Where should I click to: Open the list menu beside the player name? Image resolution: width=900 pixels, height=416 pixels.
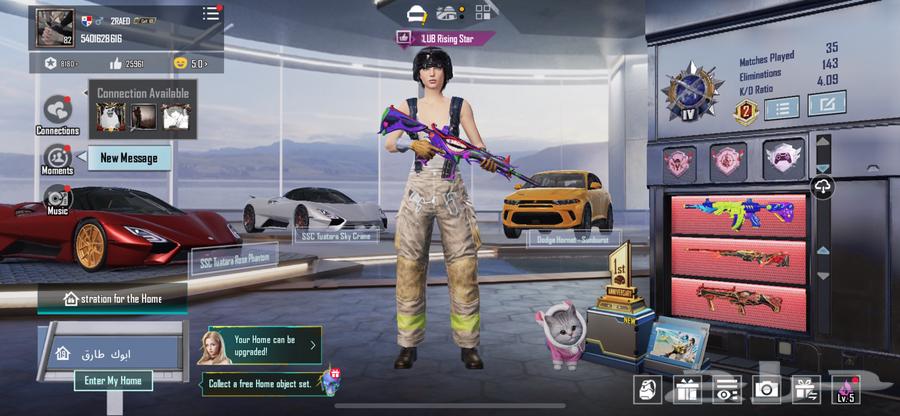pos(210,14)
